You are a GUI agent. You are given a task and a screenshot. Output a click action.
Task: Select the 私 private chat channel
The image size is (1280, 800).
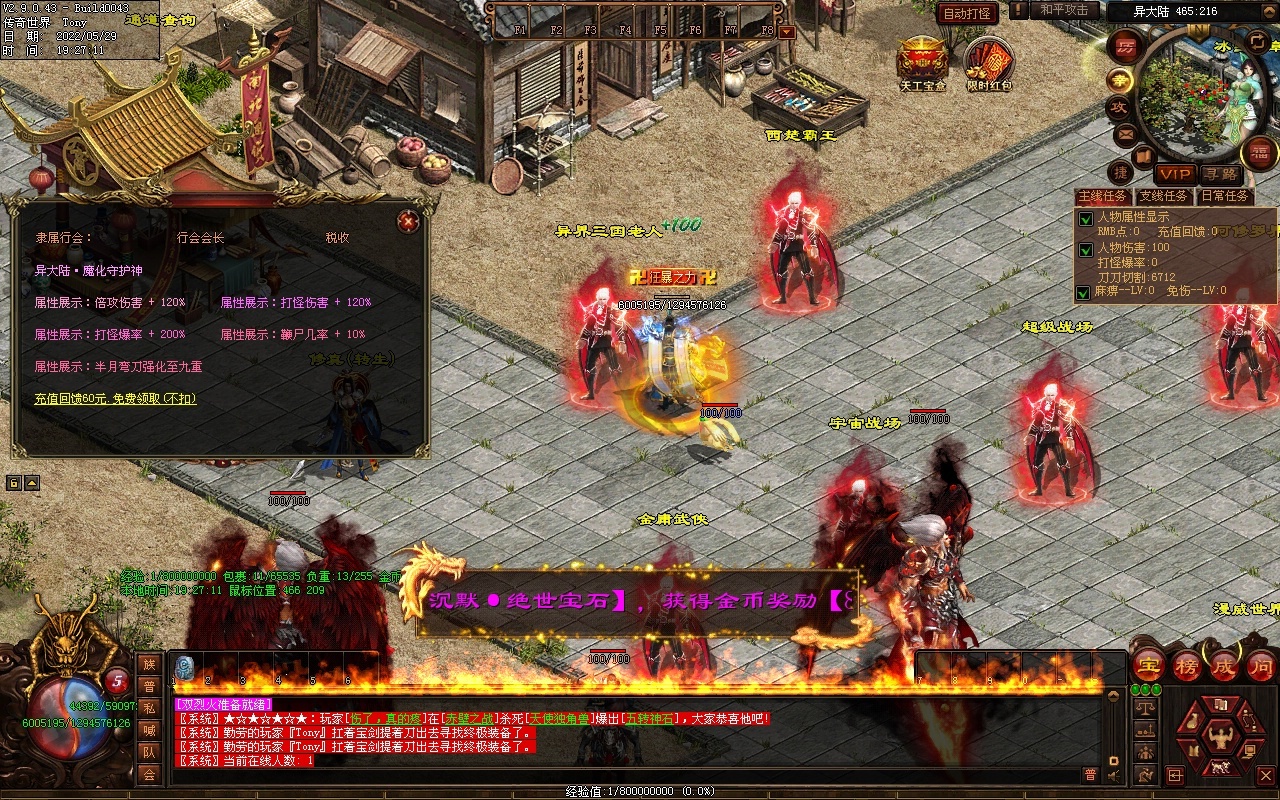[149, 708]
